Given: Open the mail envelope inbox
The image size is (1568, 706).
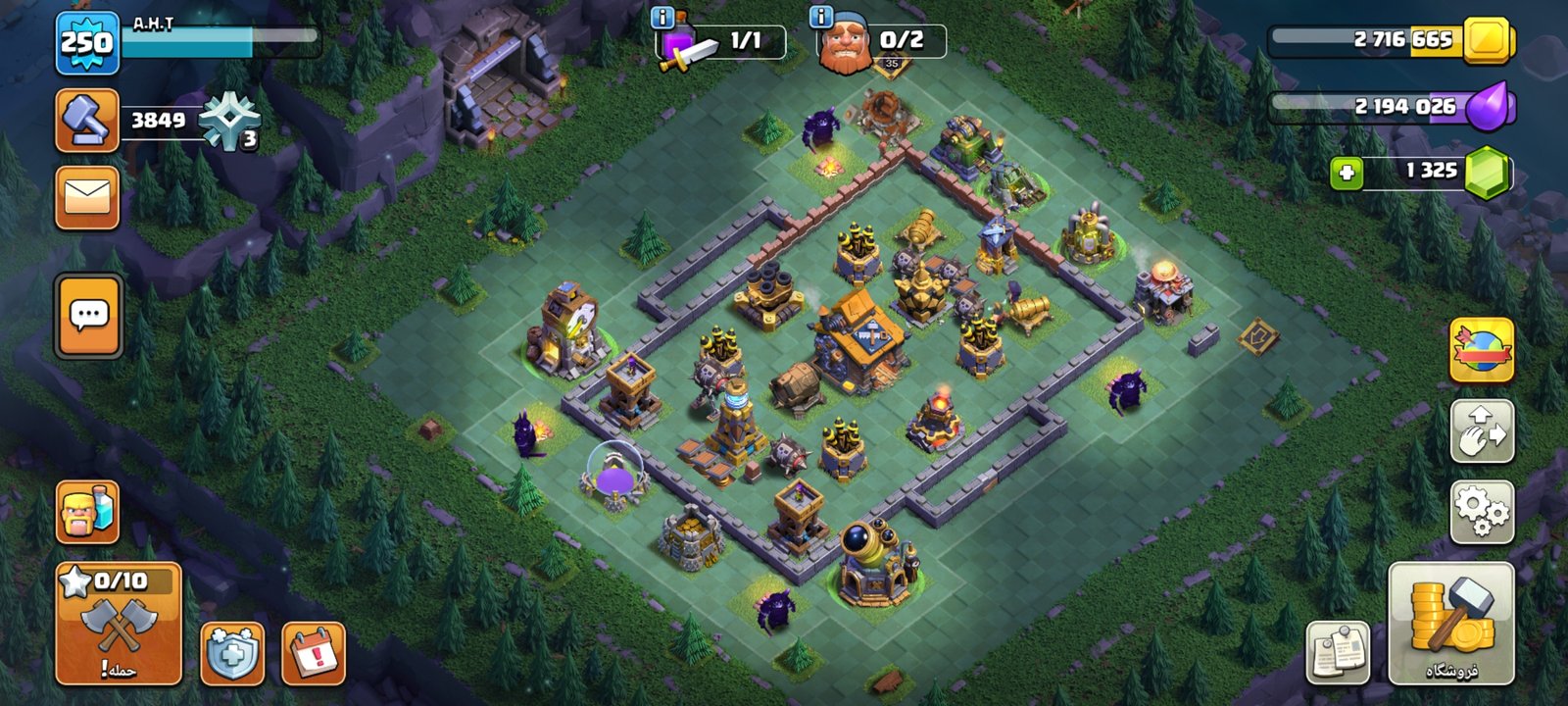Looking at the screenshot, I should click(x=87, y=197).
